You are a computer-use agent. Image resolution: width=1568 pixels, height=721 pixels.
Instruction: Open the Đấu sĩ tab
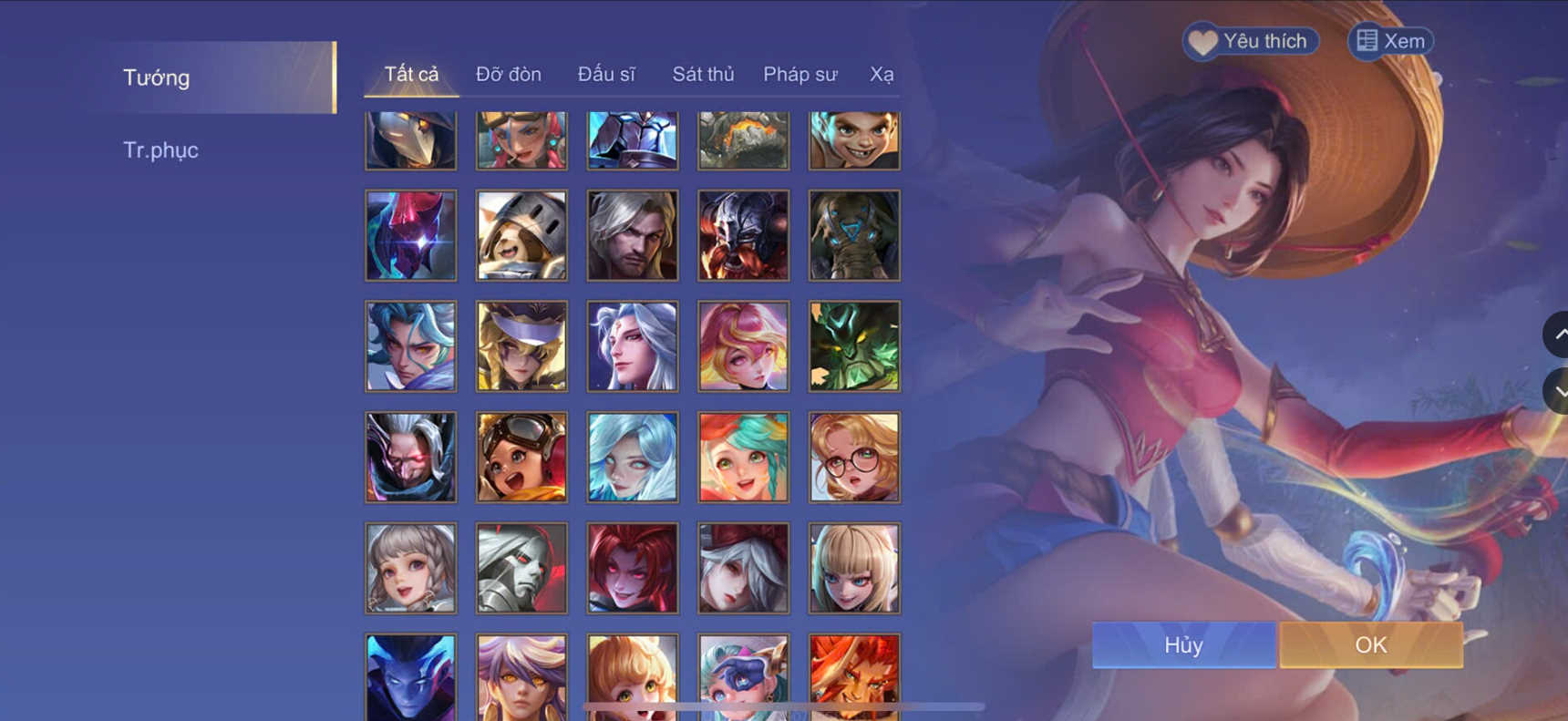607,75
